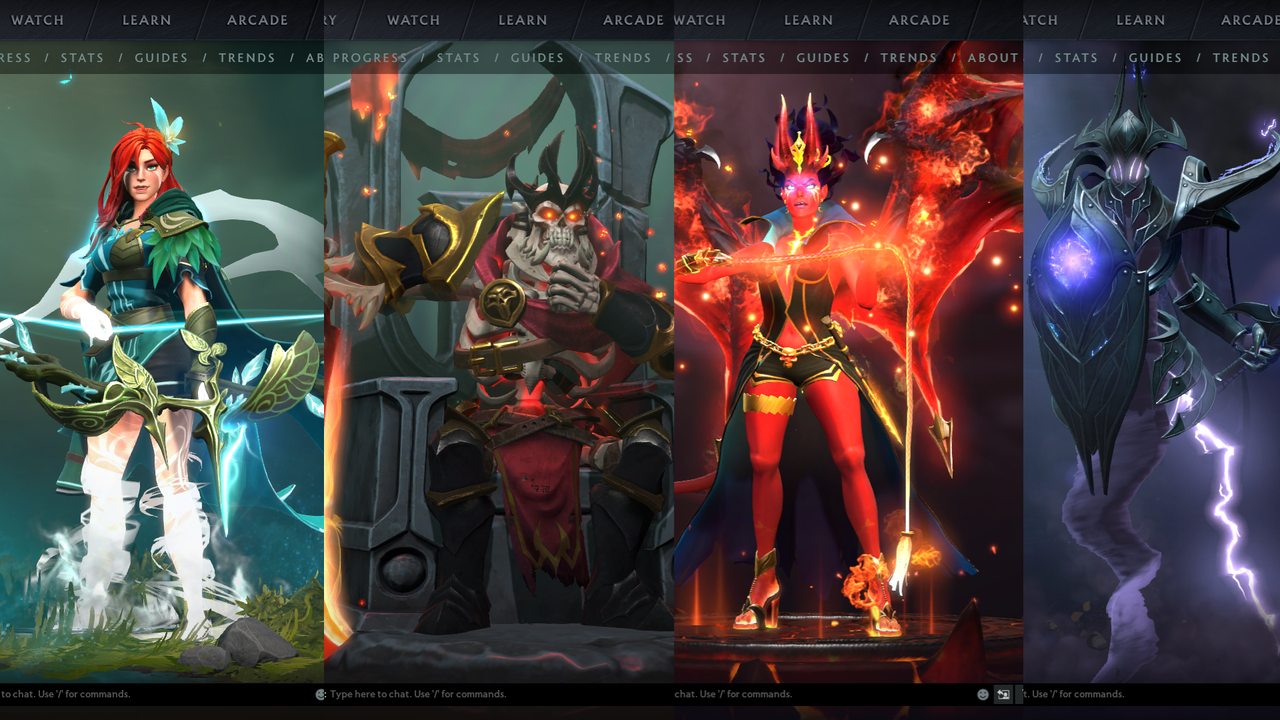Switch to the LEARN tab on the Wraith King screen
Image resolution: width=1280 pixels, height=720 pixels.
(x=522, y=20)
